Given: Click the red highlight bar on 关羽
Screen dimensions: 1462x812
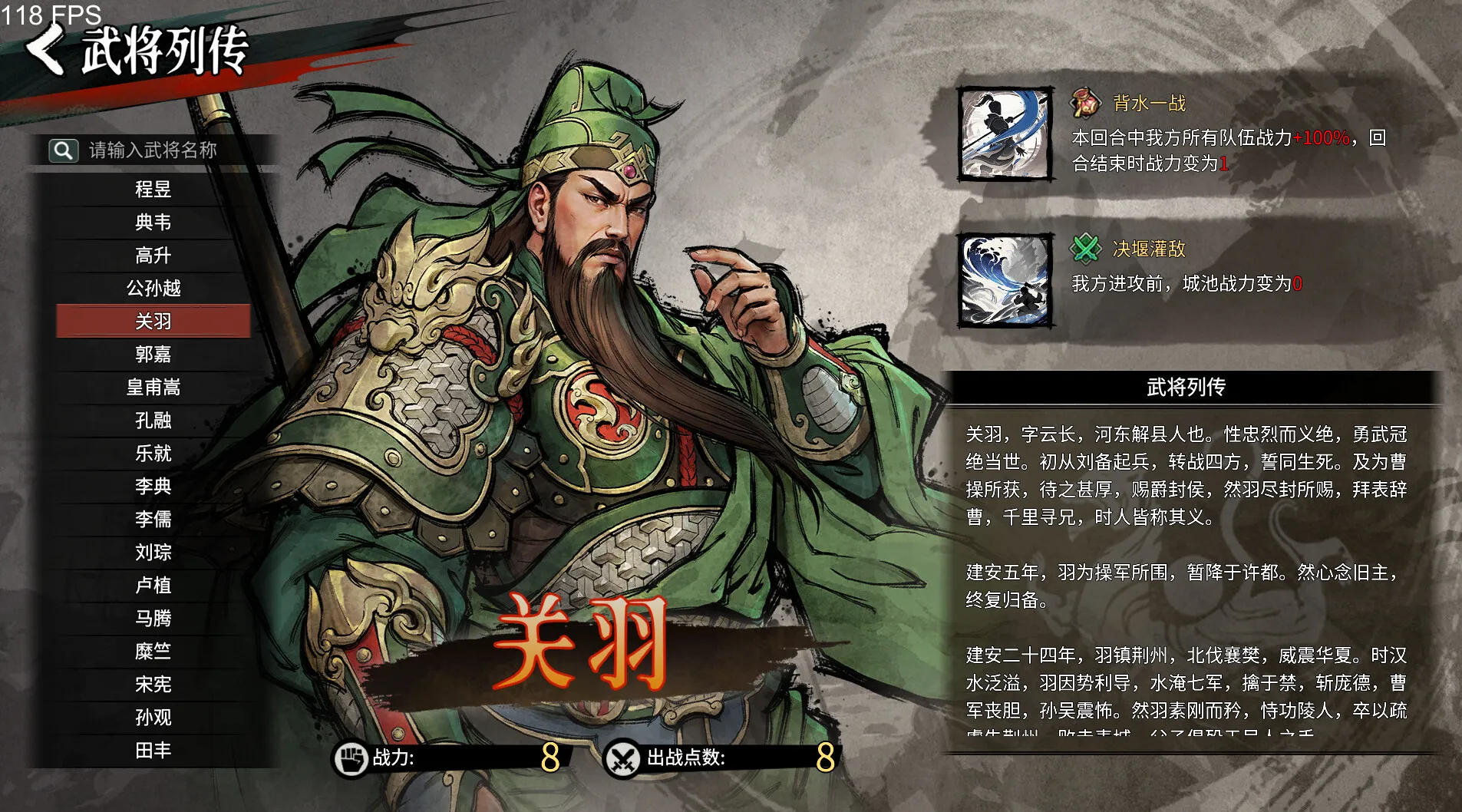Looking at the screenshot, I should tap(153, 322).
